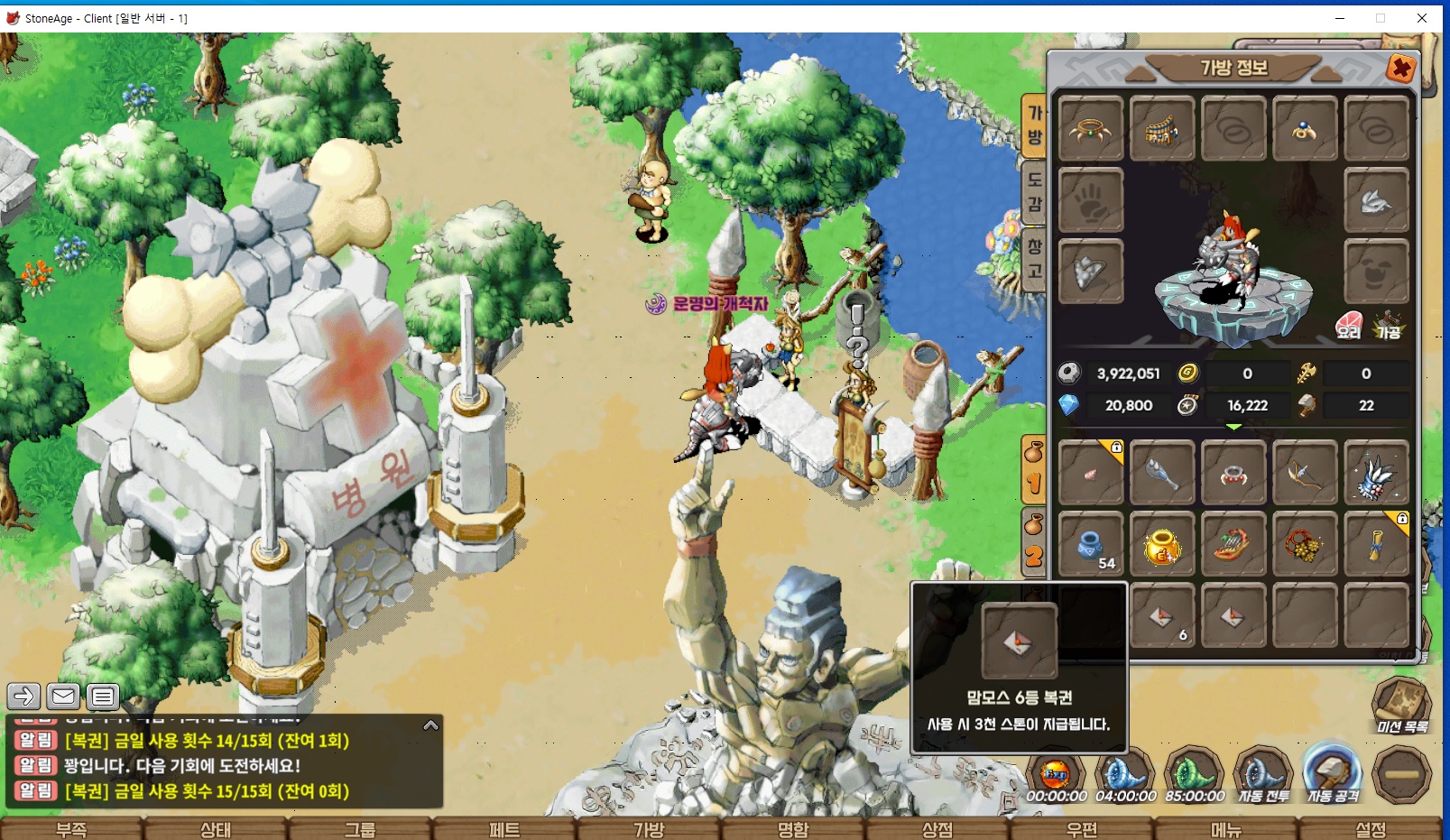Open the 가공 crafting button
Screen dimensions: 1450x840
pyautogui.click(x=1388, y=326)
